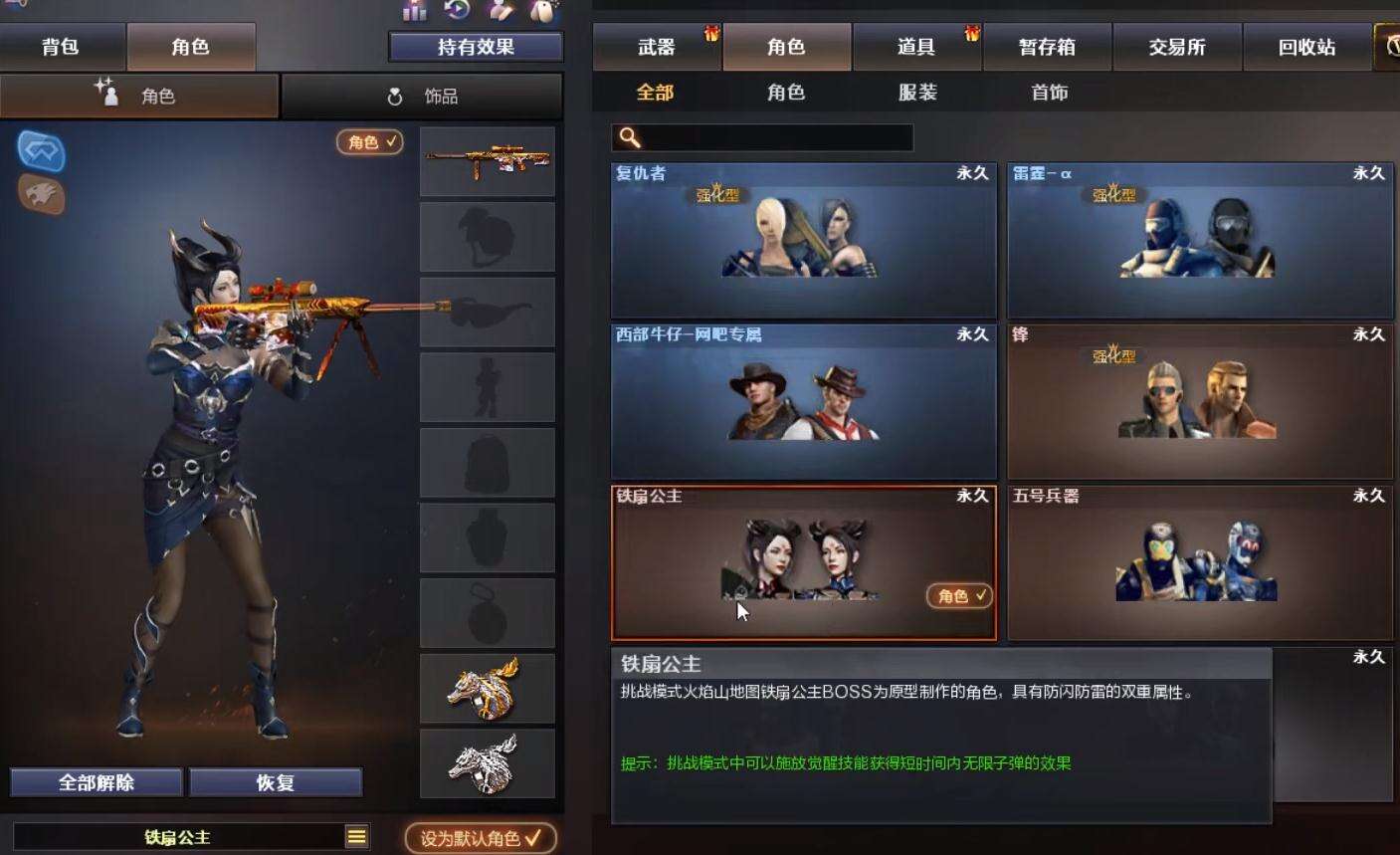Viewport: 1400px width, 855px height.
Task: Toggle 持有效果 display option
Action: [x=475, y=46]
